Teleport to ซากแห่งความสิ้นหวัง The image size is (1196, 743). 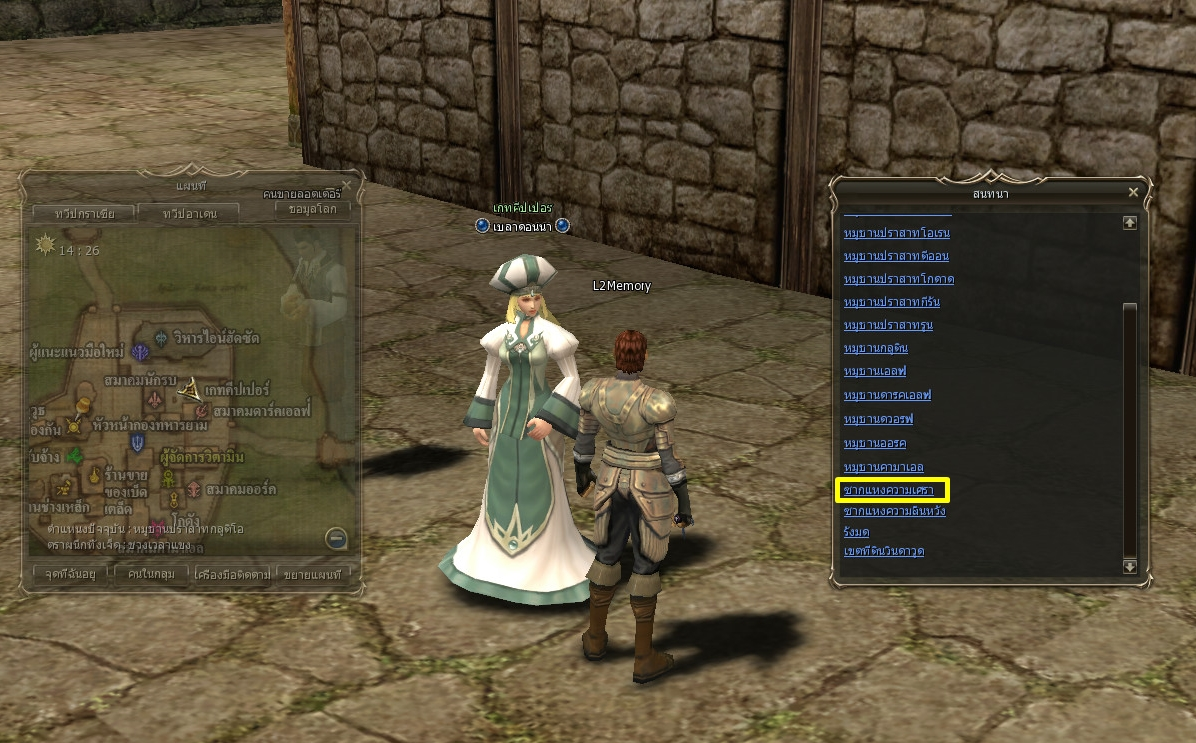(x=894, y=512)
